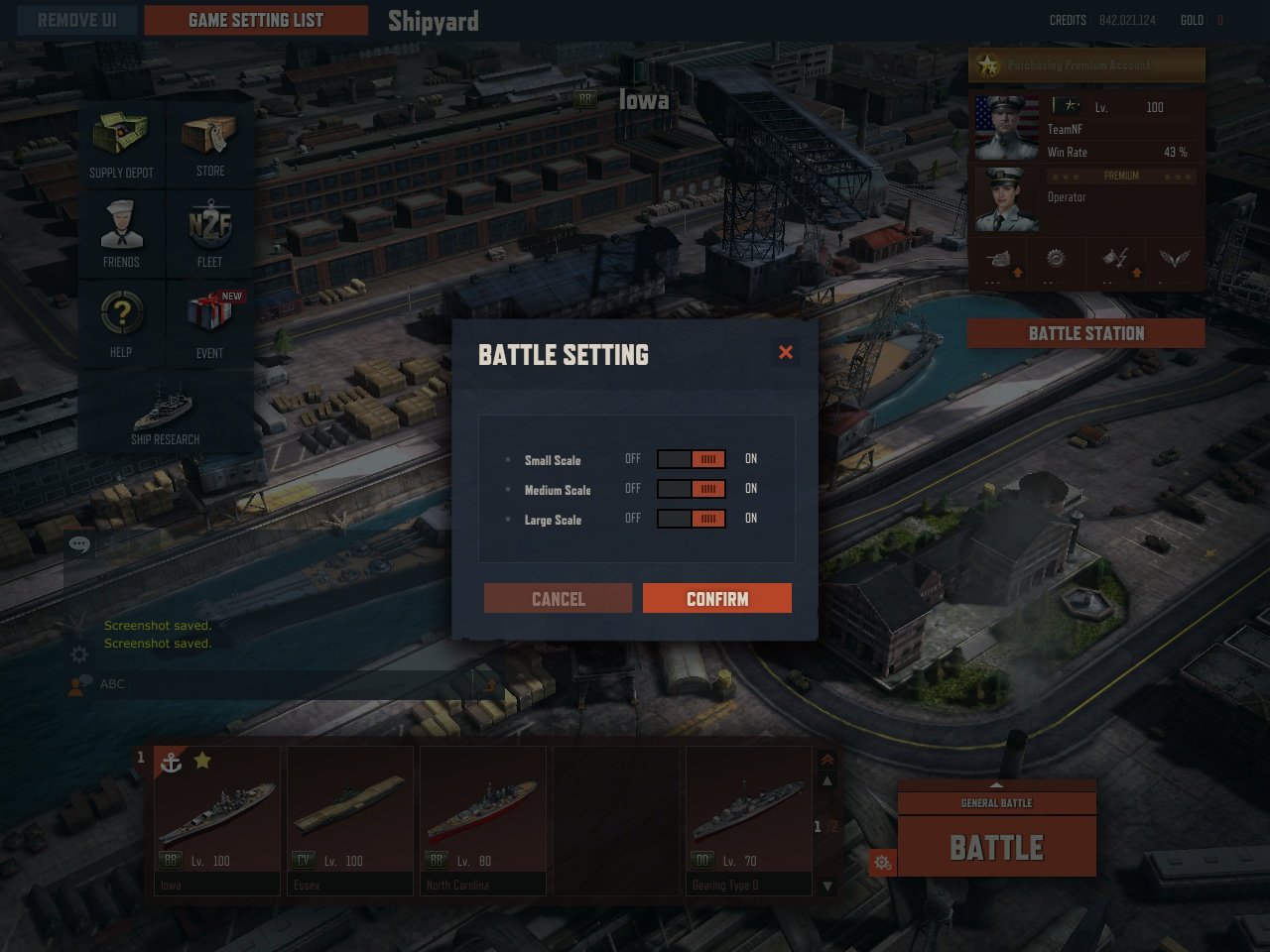Image resolution: width=1270 pixels, height=952 pixels.
Task: Open the Fleet menu
Action: point(209,233)
